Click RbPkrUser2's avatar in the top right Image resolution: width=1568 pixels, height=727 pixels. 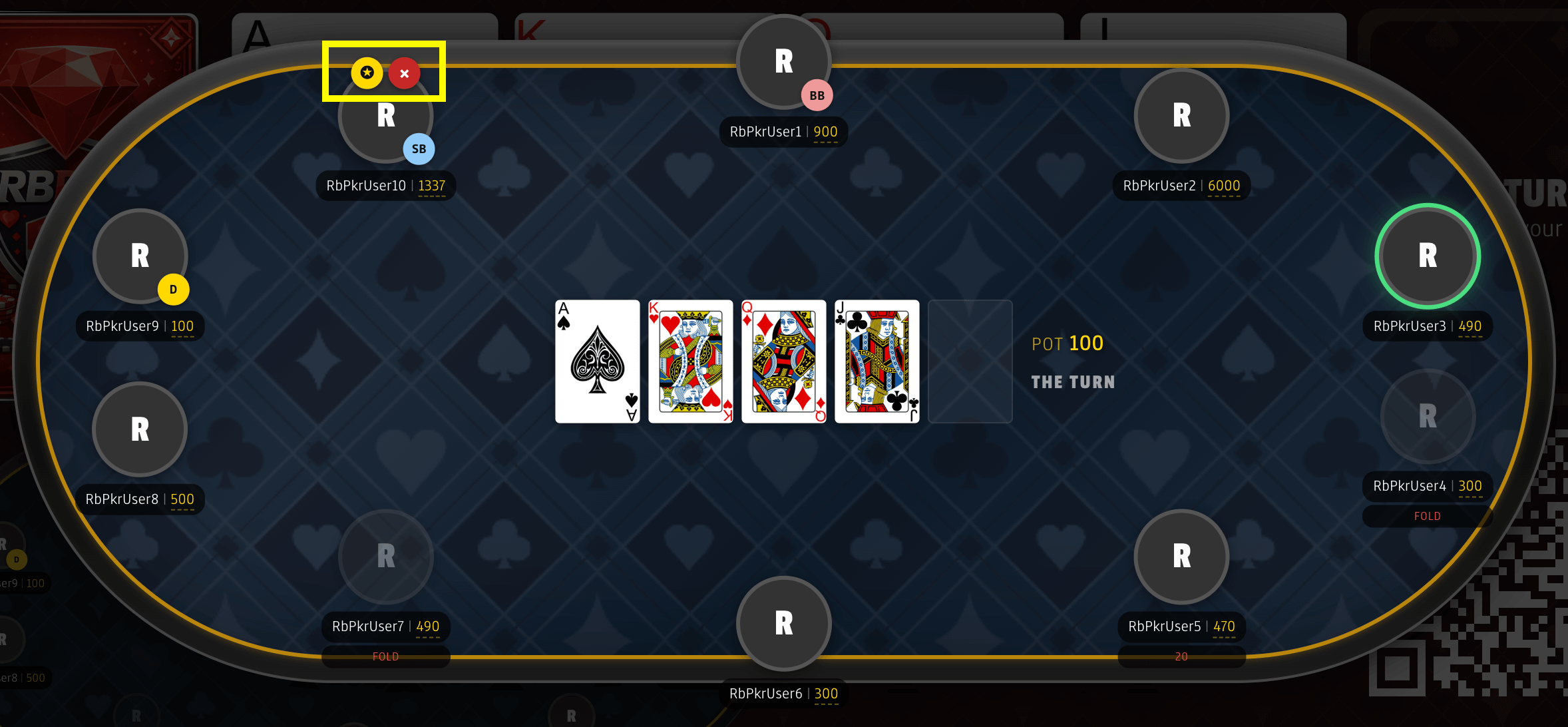[x=1181, y=116]
